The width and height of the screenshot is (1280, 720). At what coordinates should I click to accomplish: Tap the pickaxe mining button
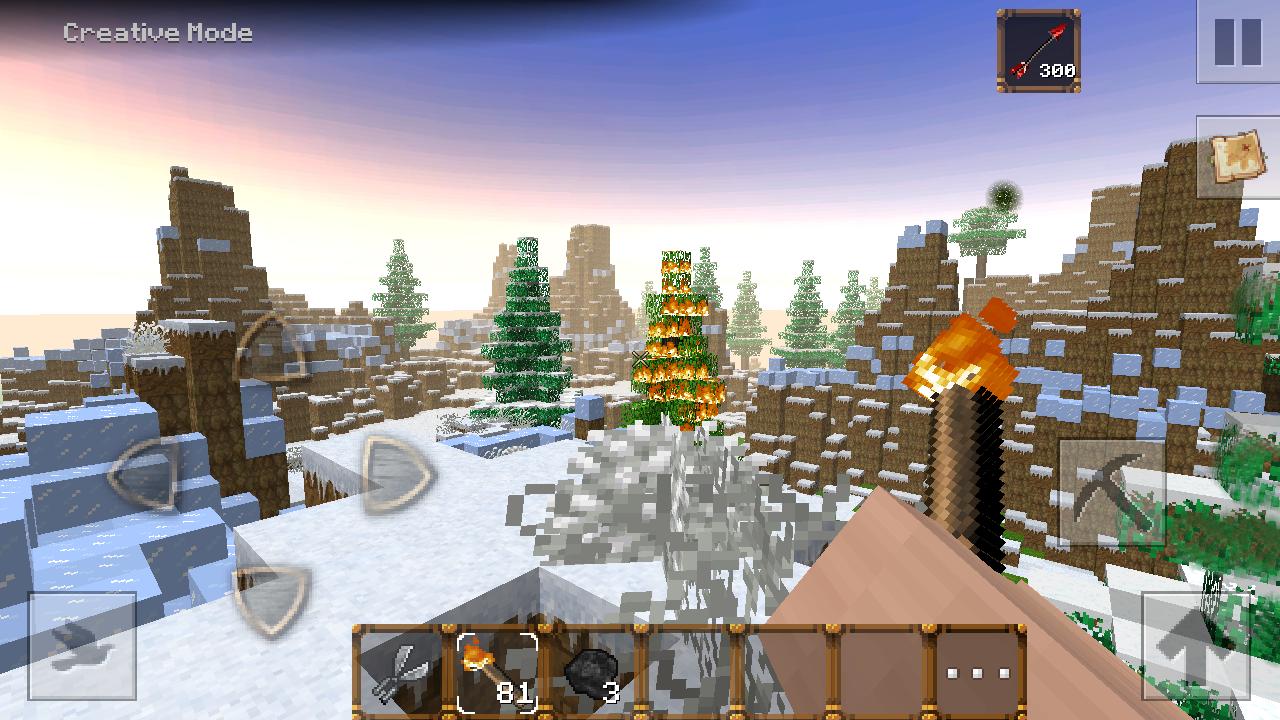(1112, 493)
